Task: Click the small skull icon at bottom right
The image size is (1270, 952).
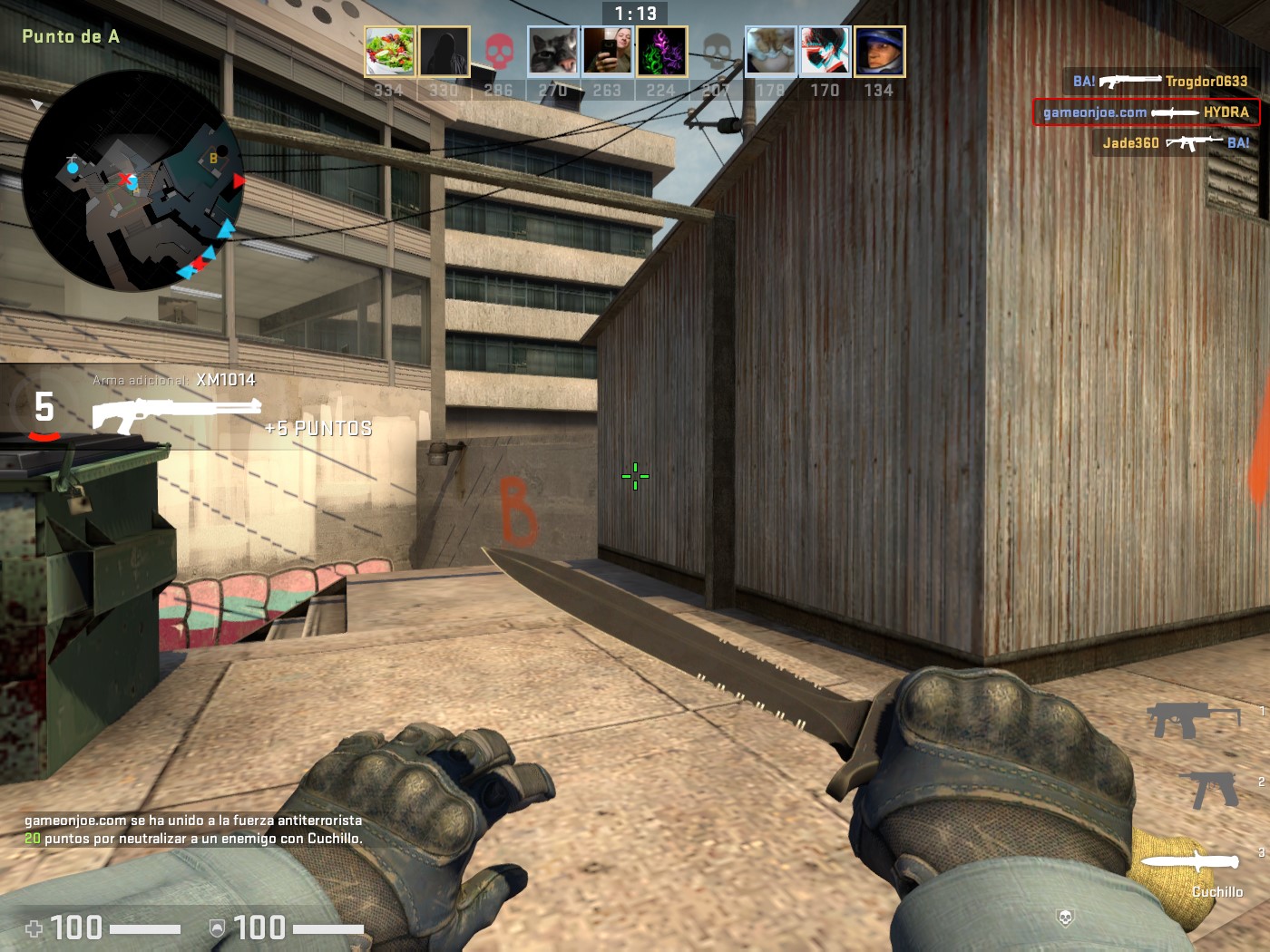Action: pyautogui.click(x=1066, y=918)
